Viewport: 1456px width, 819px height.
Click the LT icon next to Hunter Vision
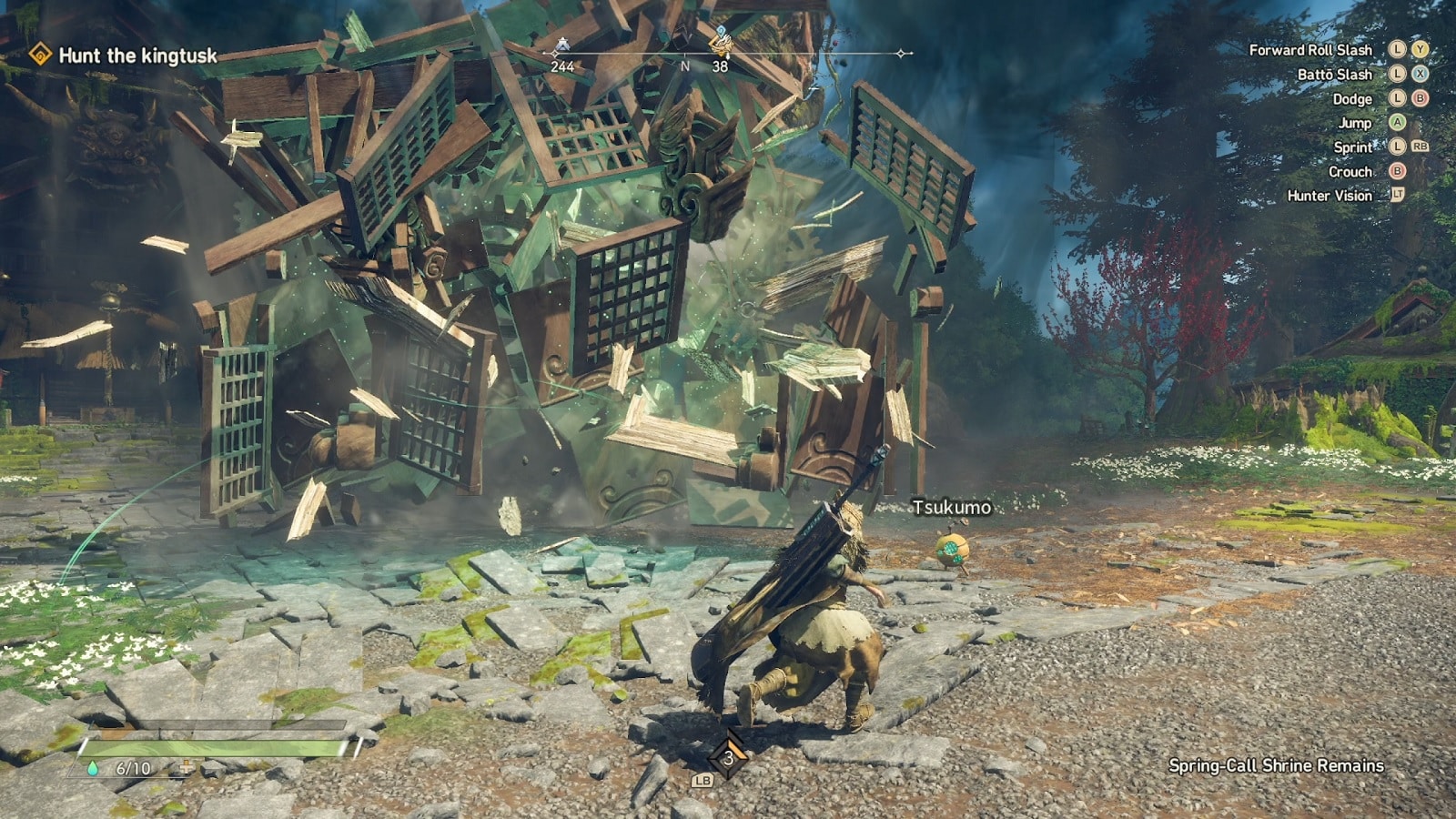point(1396,196)
